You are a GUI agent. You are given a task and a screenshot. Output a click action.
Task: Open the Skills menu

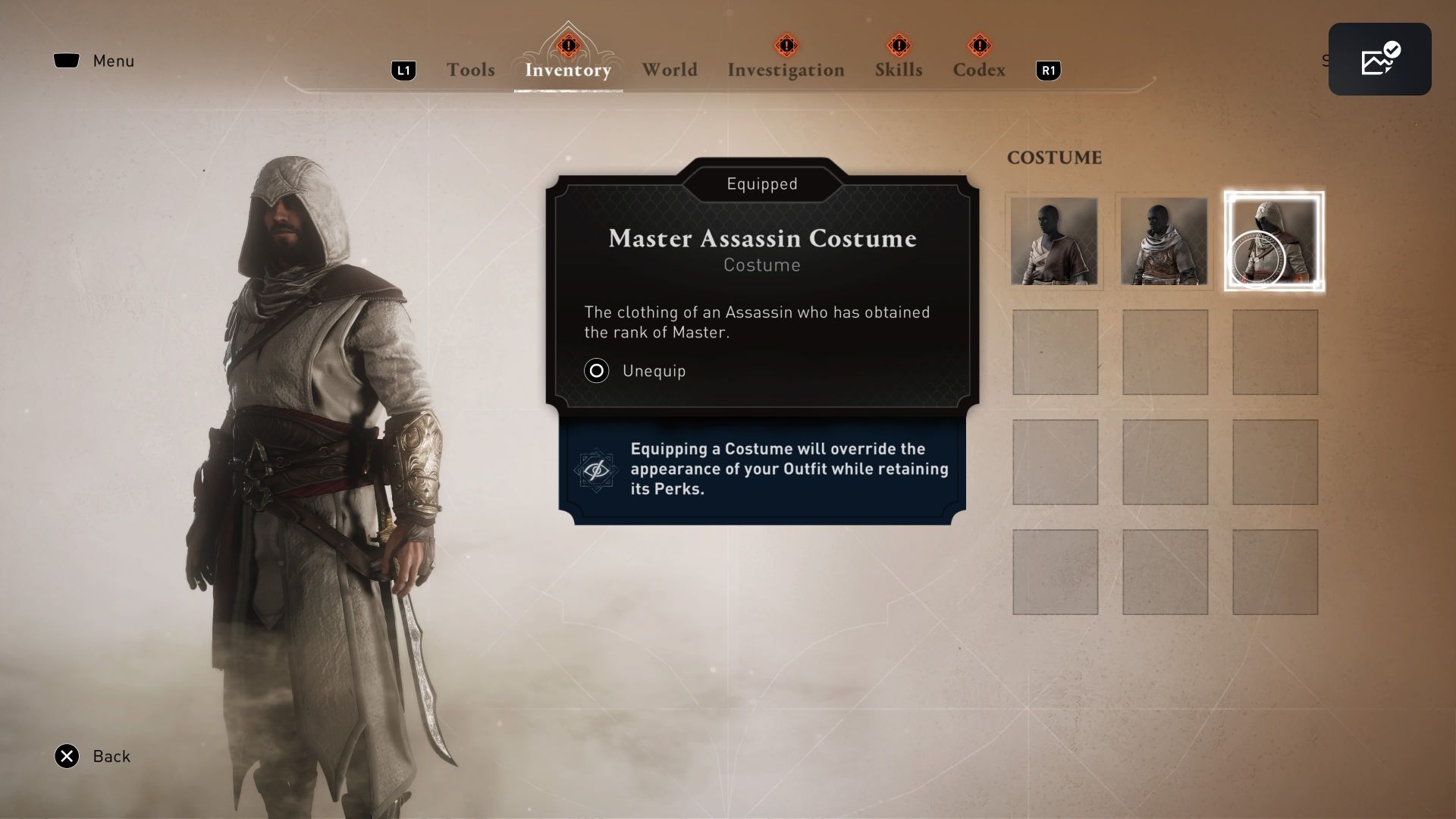(898, 70)
